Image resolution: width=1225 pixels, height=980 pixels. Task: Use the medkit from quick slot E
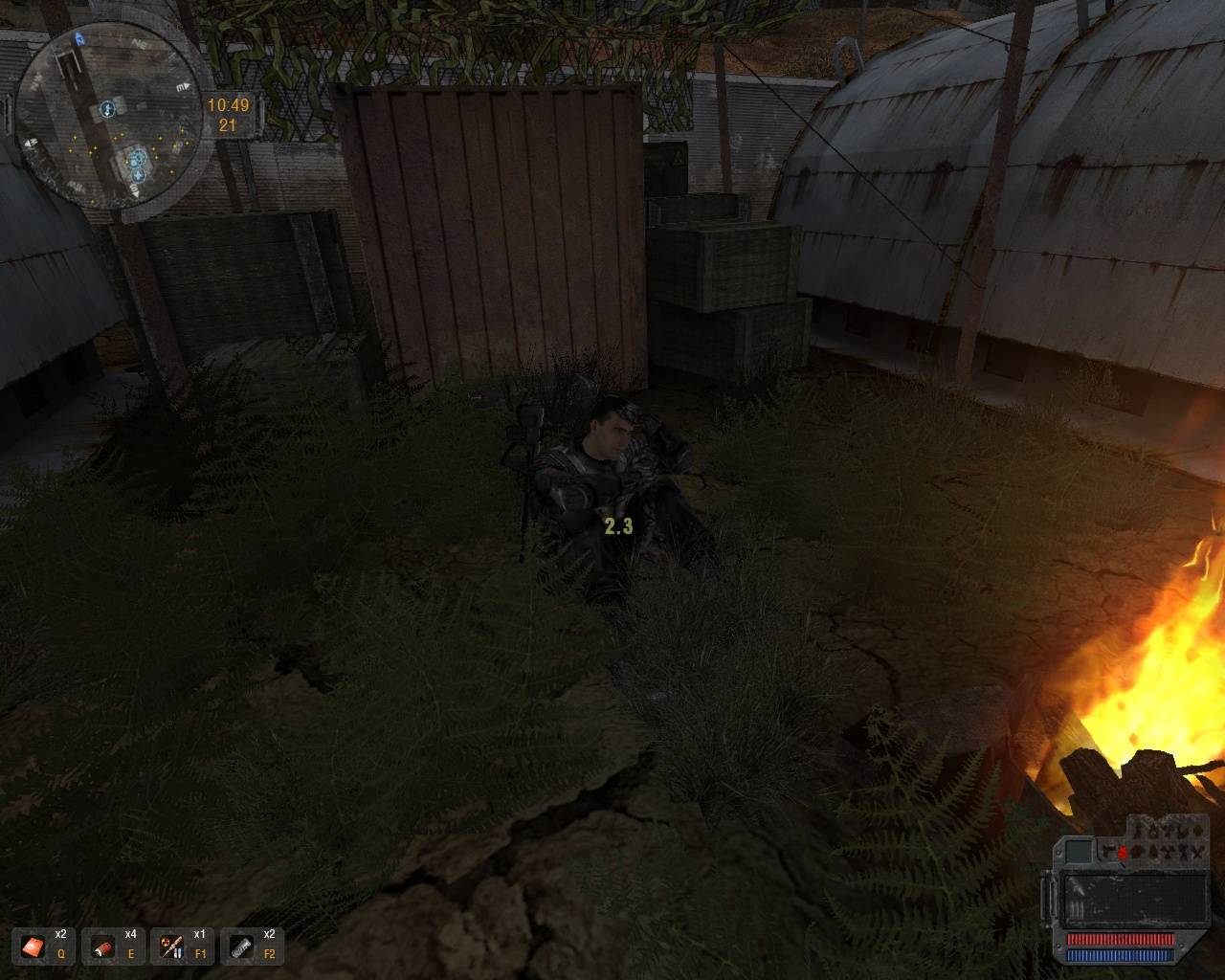click(x=105, y=947)
